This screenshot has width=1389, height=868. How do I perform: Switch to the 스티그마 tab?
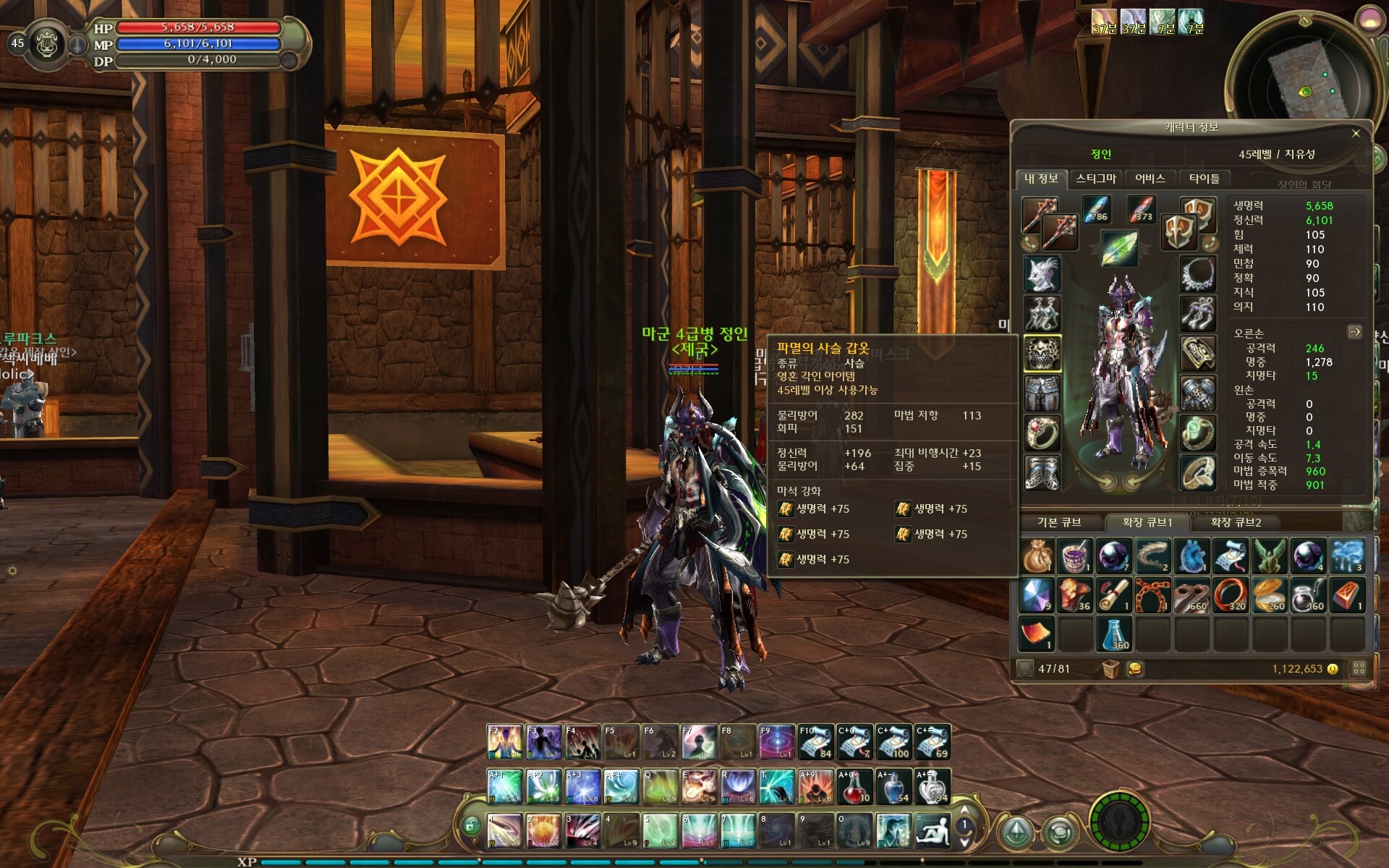click(1095, 179)
